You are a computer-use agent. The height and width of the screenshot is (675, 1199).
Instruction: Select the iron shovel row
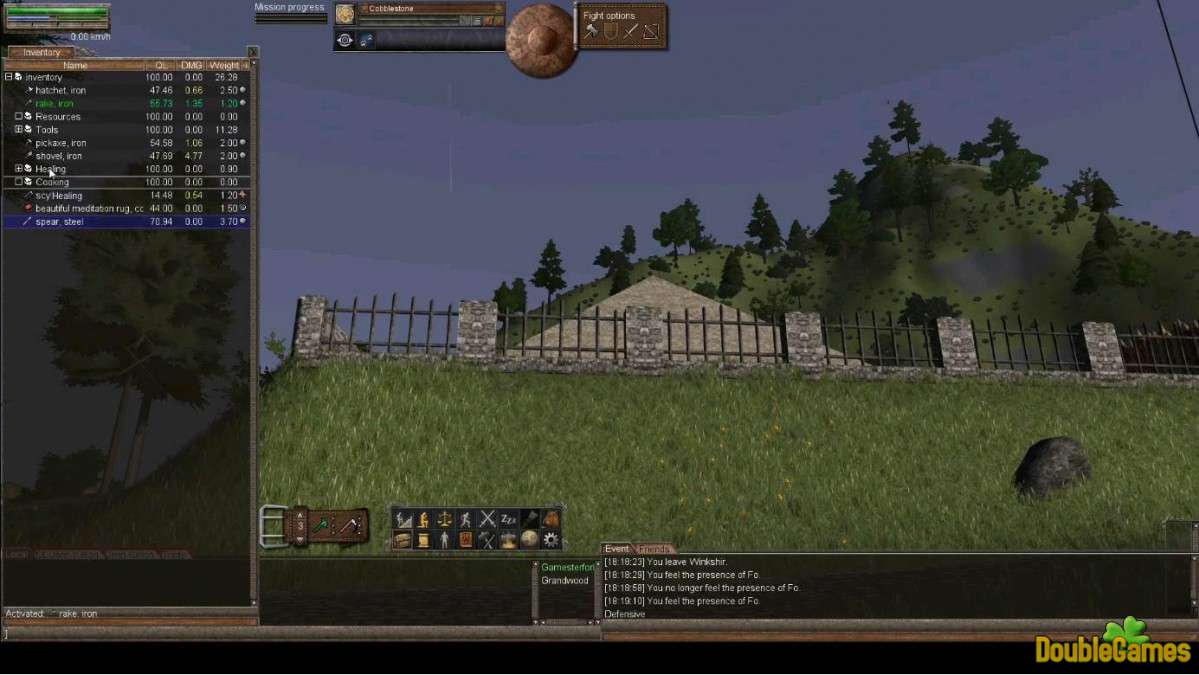click(58, 156)
